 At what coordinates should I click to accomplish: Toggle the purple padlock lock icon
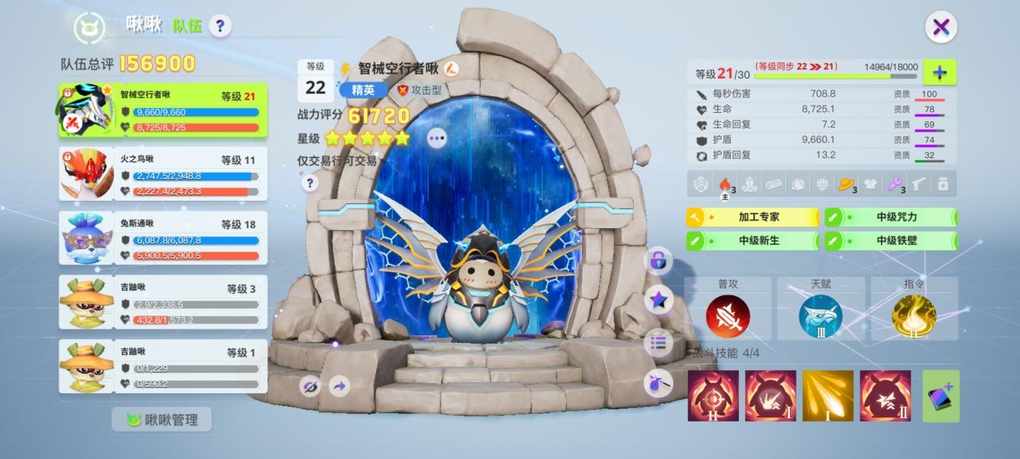coord(658,261)
